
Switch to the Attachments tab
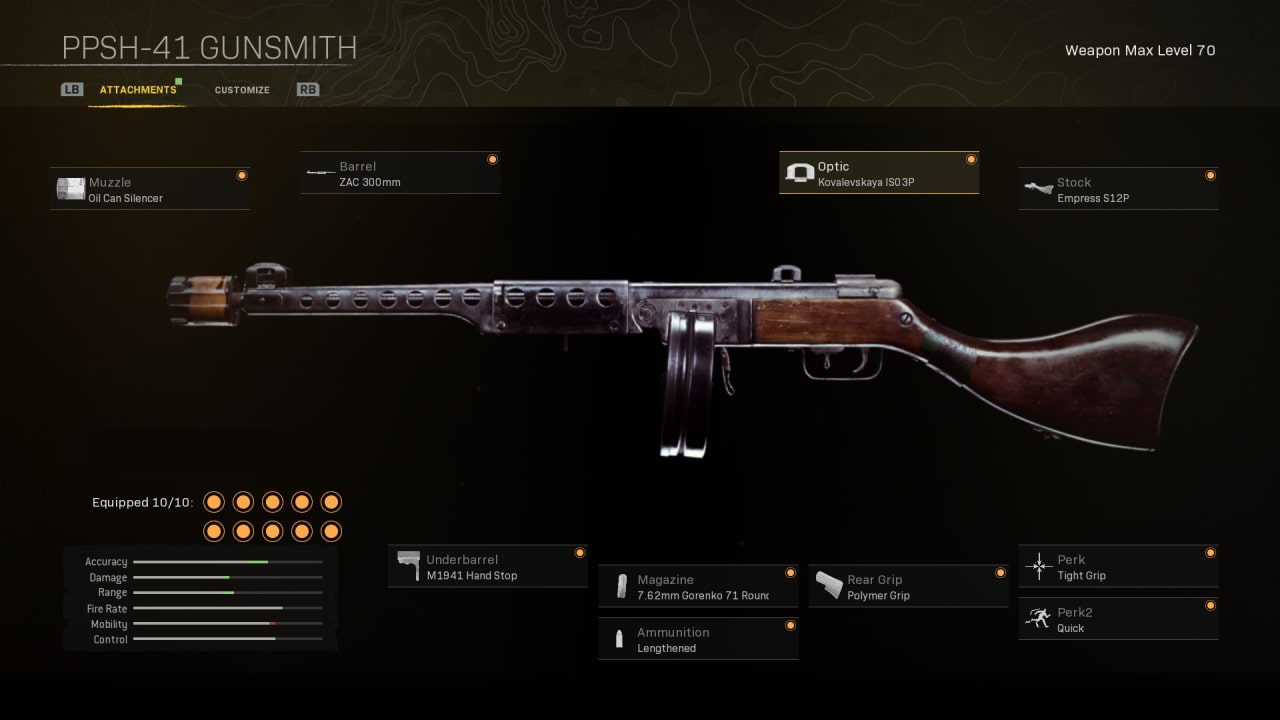pyautogui.click(x=138, y=90)
